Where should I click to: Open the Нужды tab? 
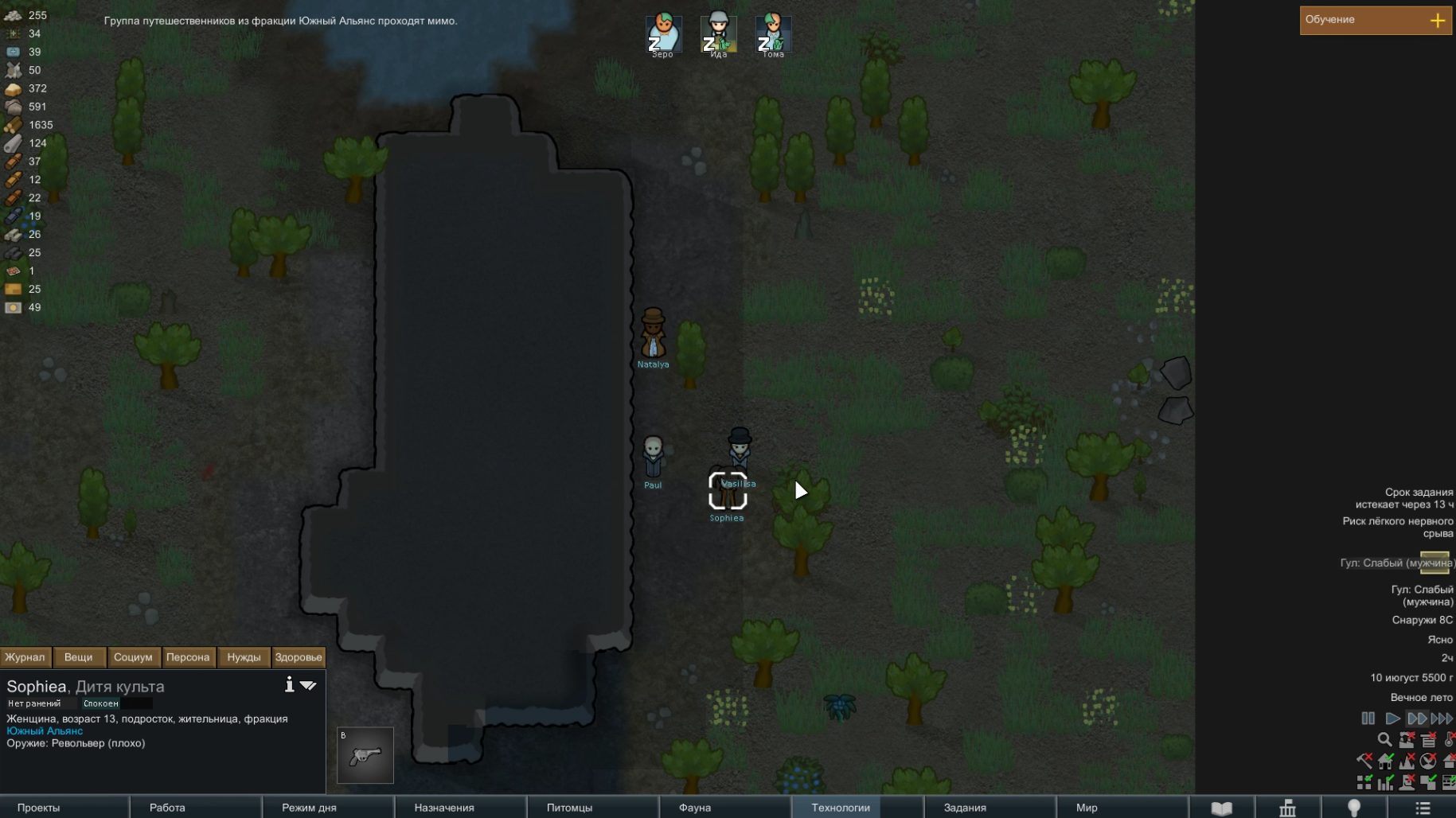click(x=244, y=657)
